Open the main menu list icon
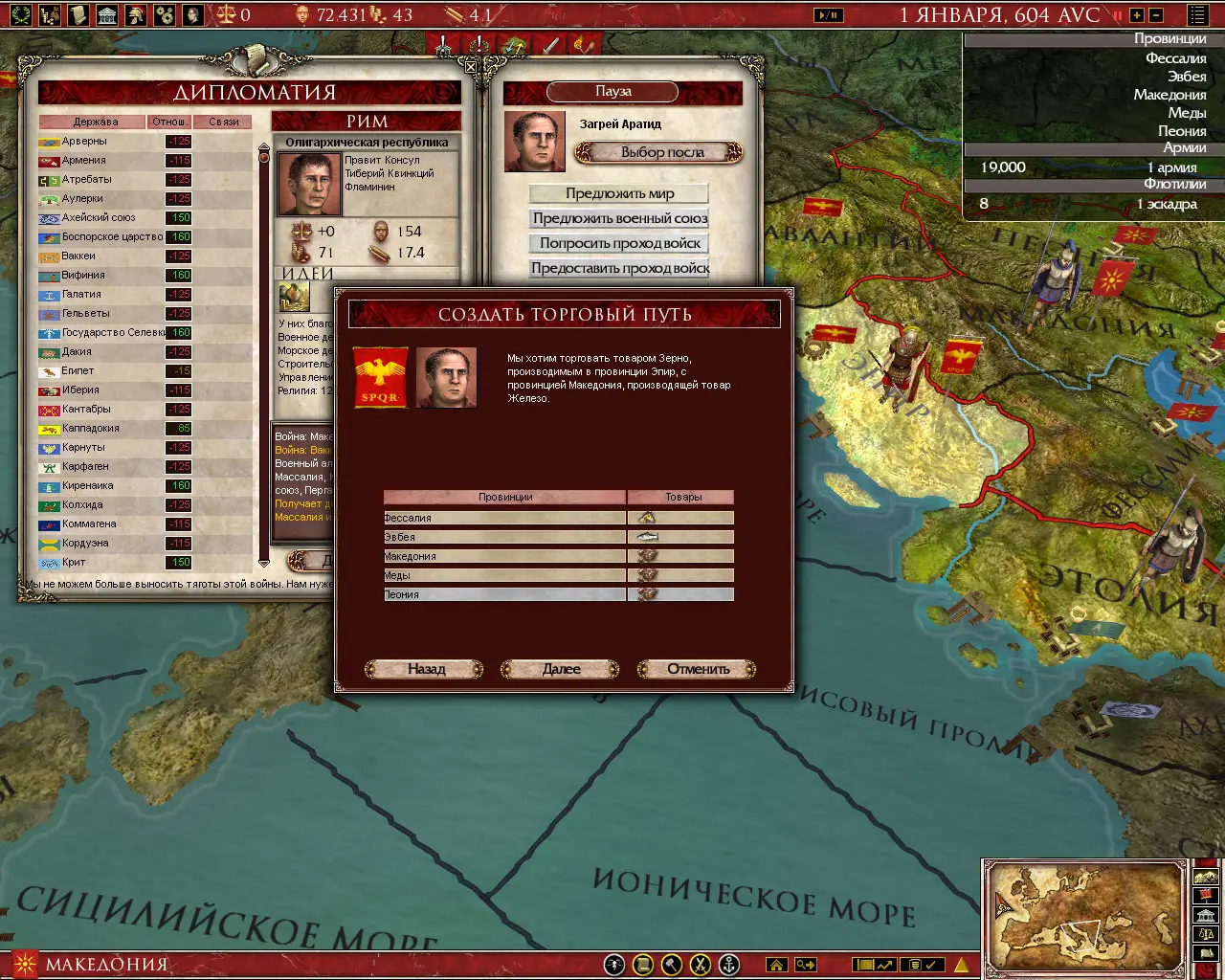1225x980 pixels. tap(1197, 14)
